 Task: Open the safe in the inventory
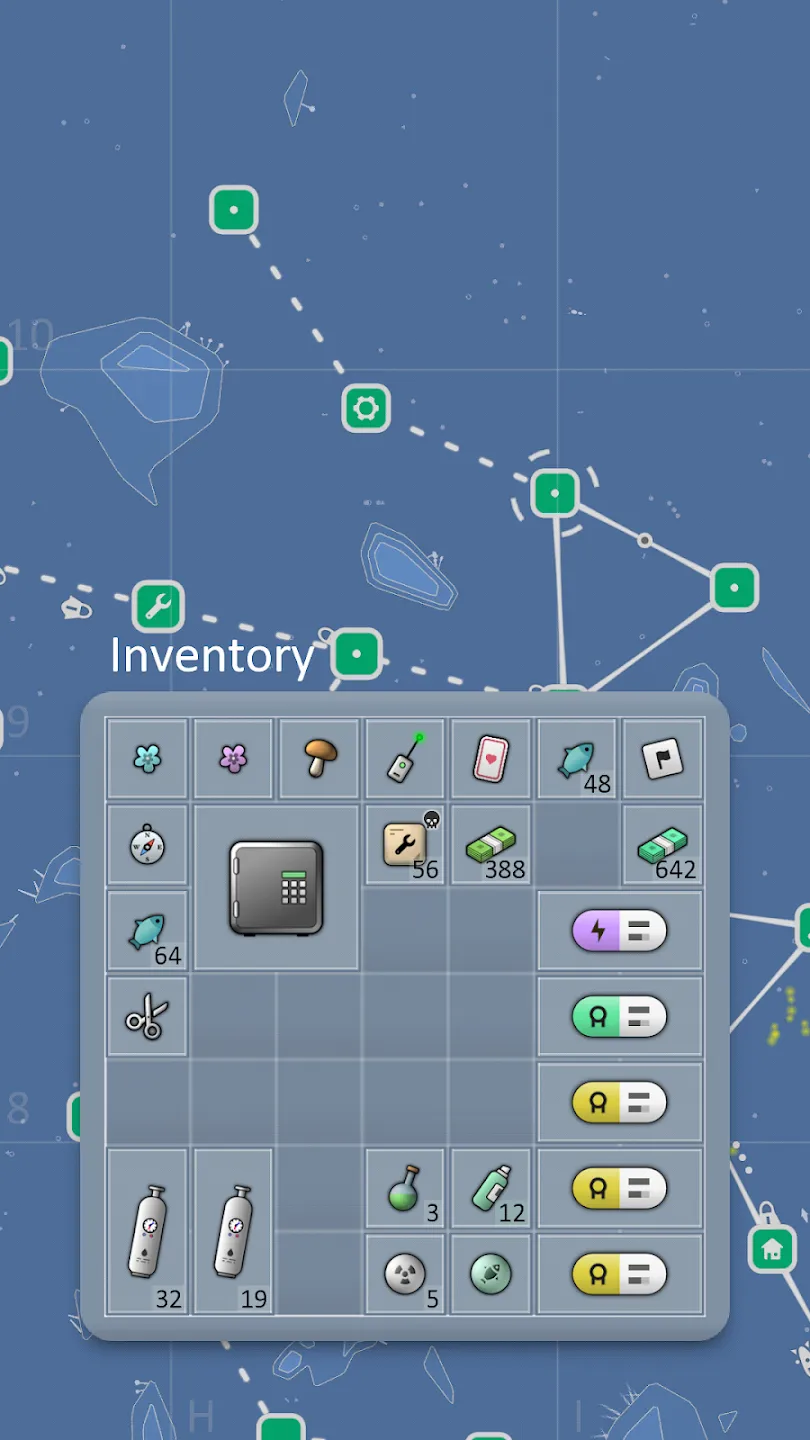pyautogui.click(x=276, y=888)
